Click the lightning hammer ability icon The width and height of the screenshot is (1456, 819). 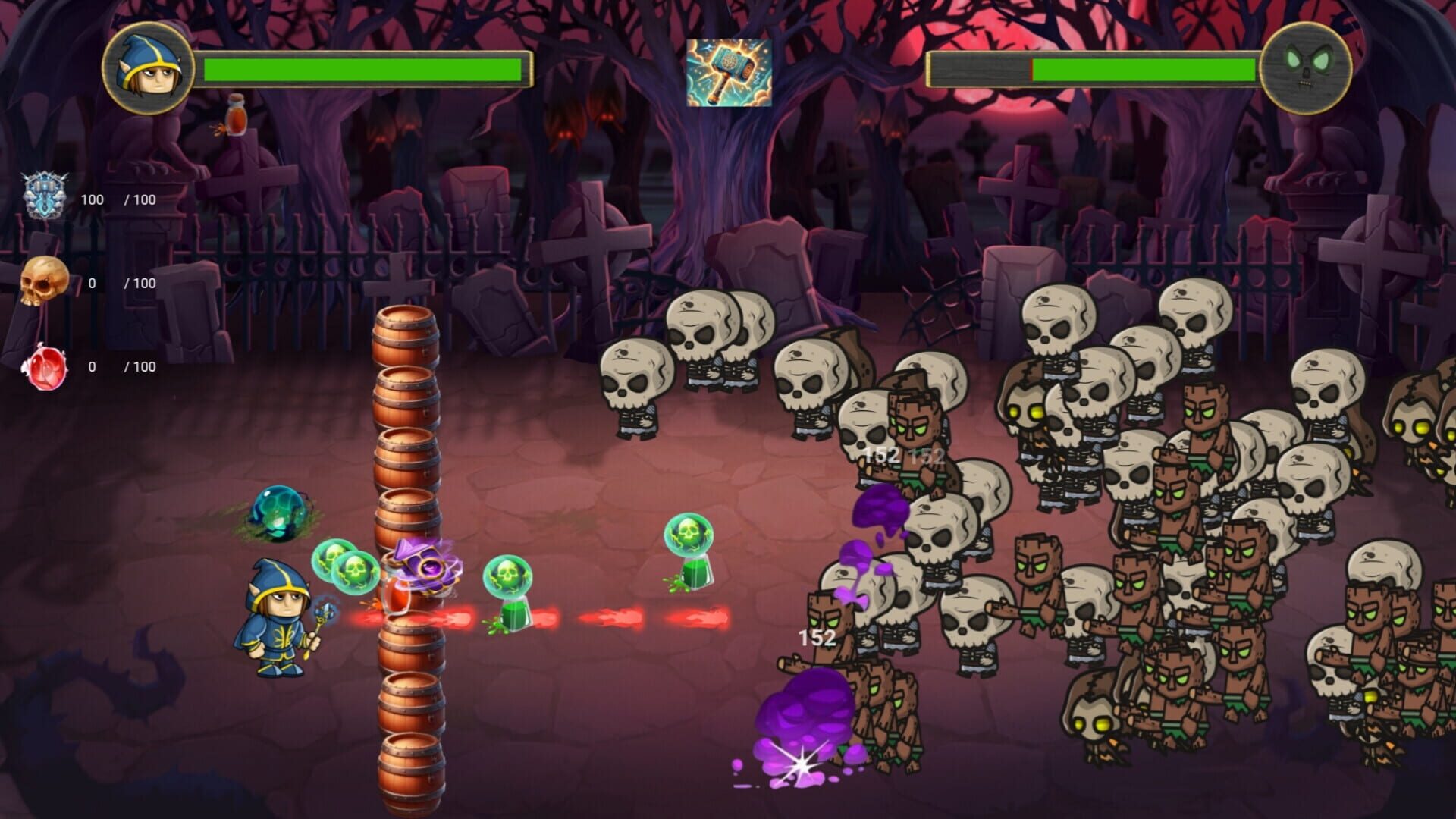pyautogui.click(x=730, y=74)
